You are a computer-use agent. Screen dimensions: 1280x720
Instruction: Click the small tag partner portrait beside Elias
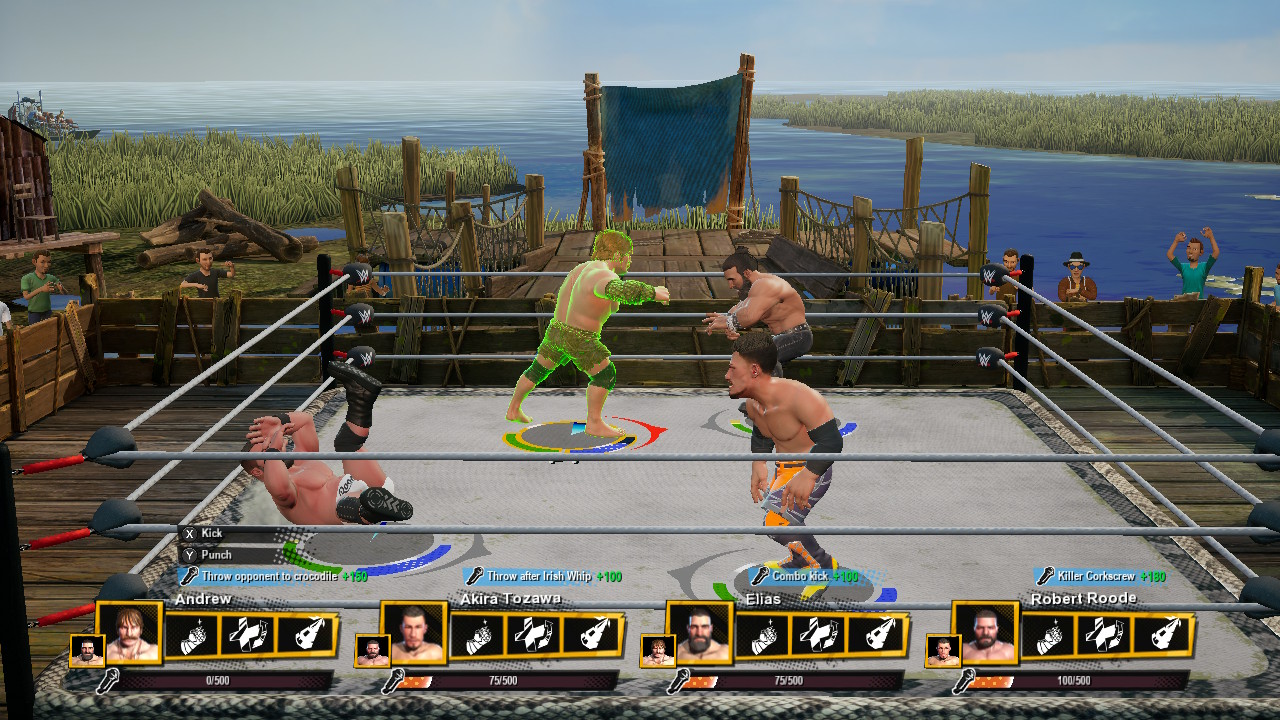pyautogui.click(x=657, y=651)
